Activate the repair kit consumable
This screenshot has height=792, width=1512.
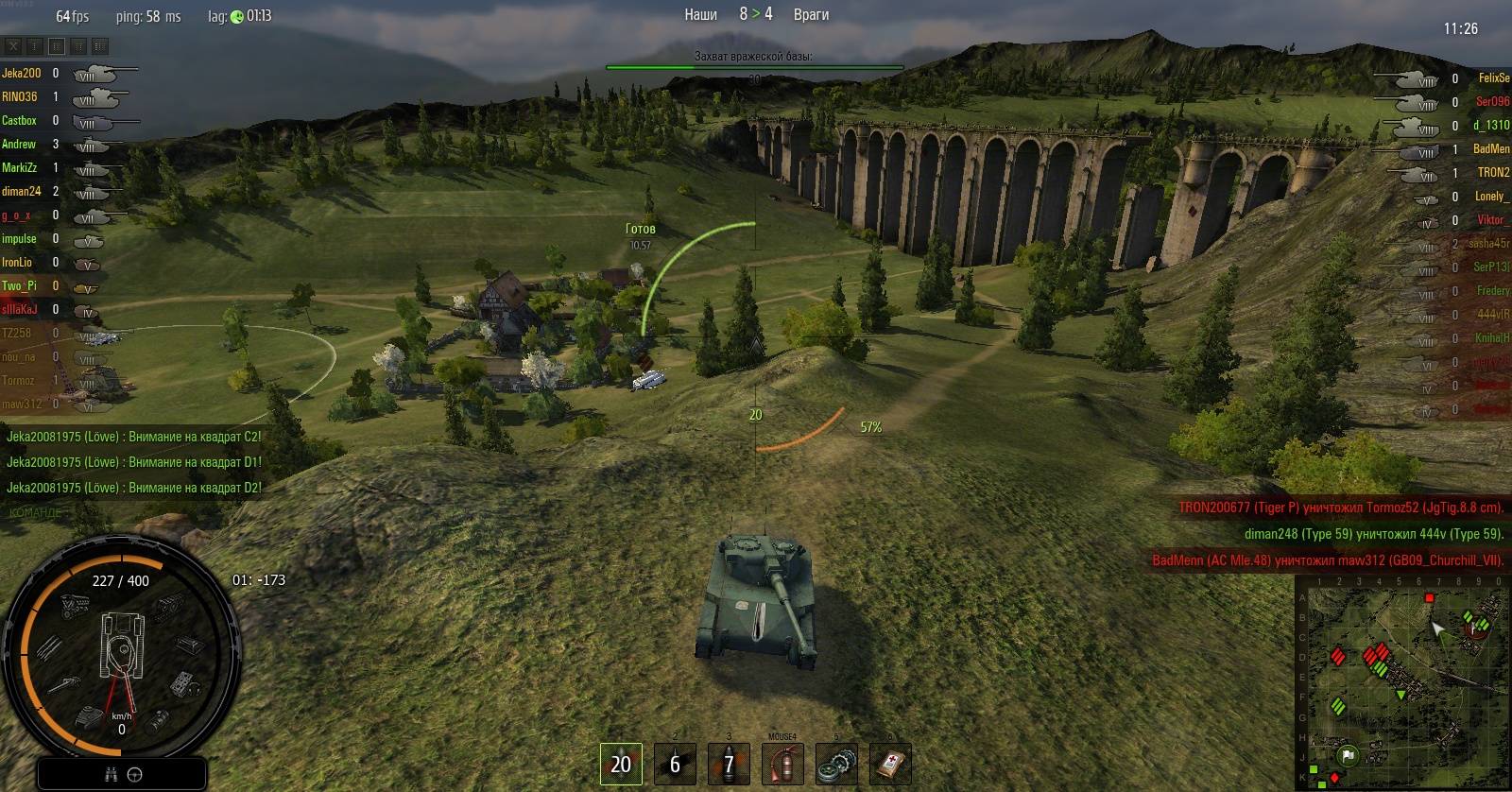point(836,764)
